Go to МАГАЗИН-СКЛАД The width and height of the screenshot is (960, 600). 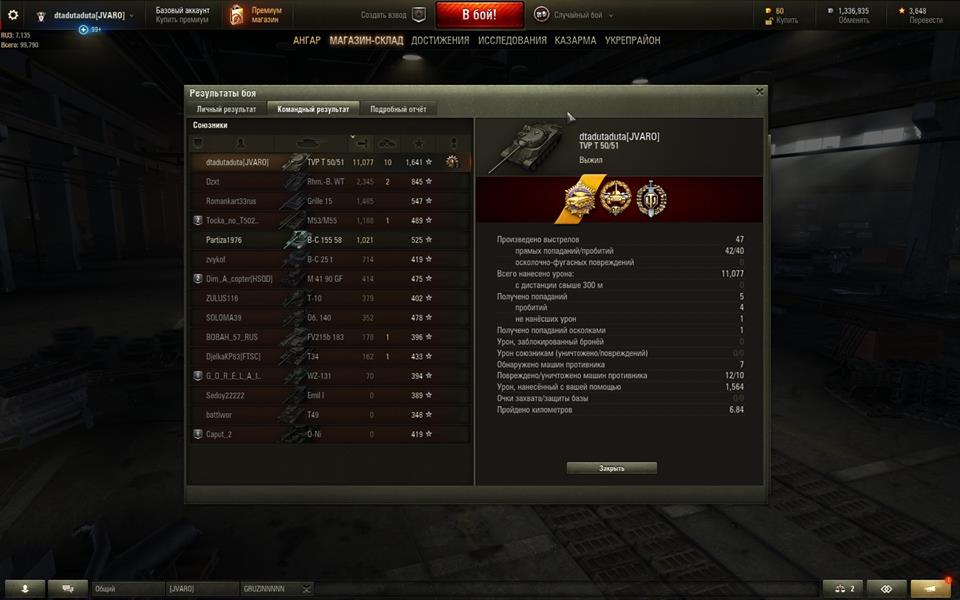coord(365,41)
